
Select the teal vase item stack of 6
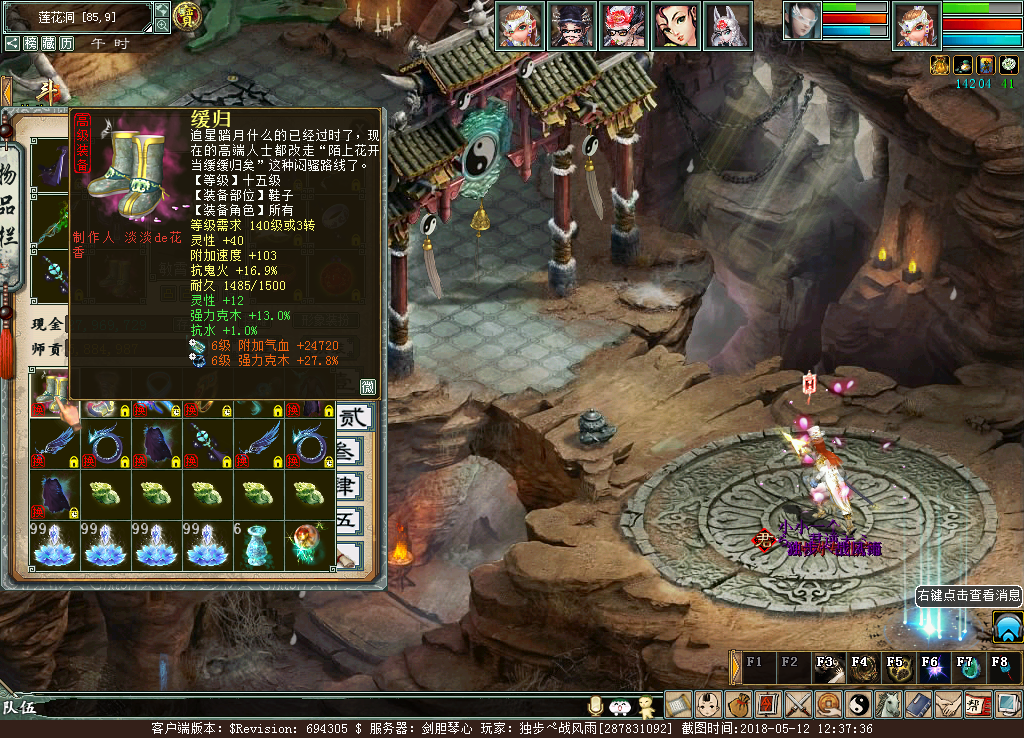pyautogui.click(x=259, y=545)
